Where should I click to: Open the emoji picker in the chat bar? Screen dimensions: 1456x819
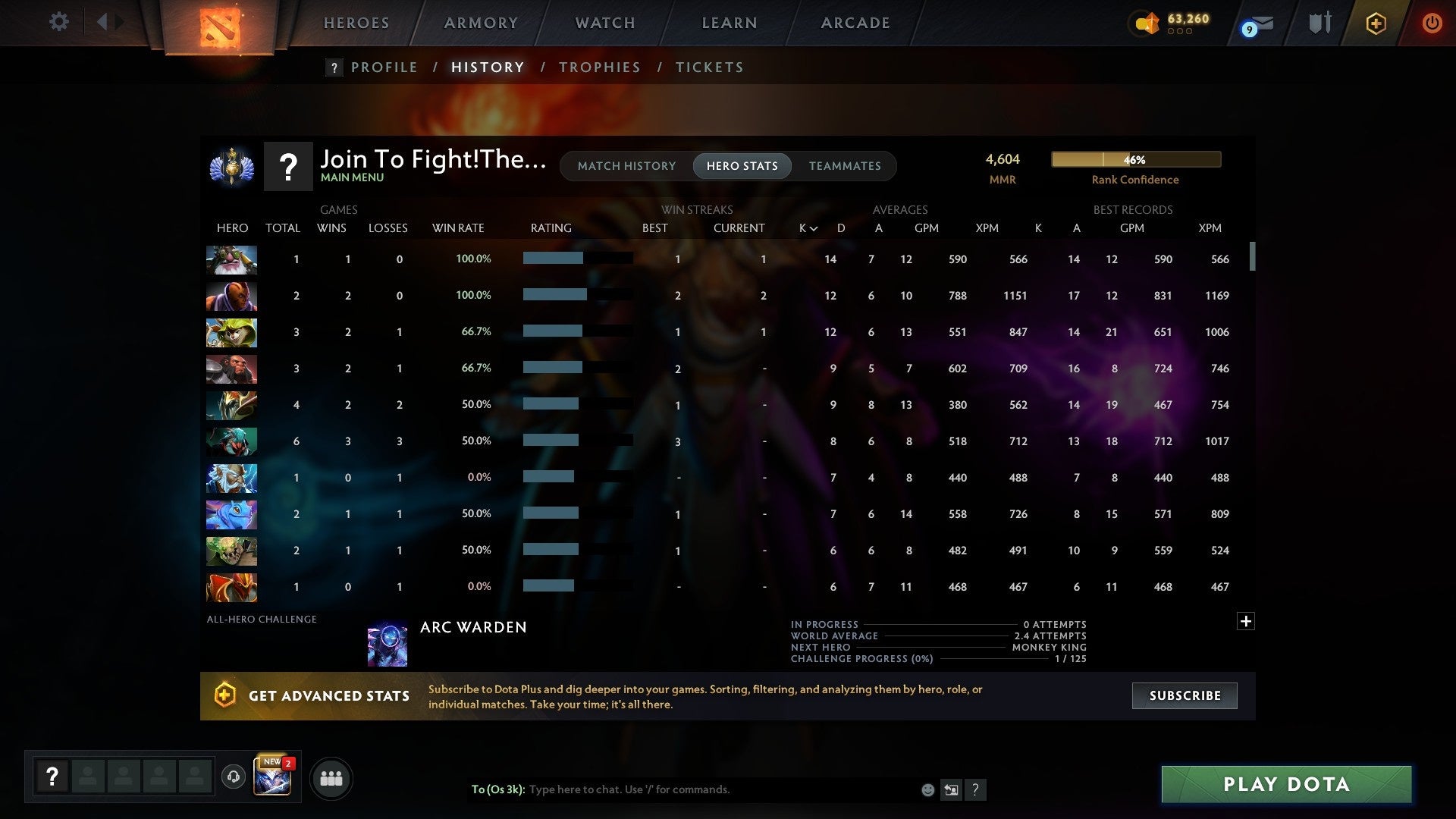tap(927, 789)
